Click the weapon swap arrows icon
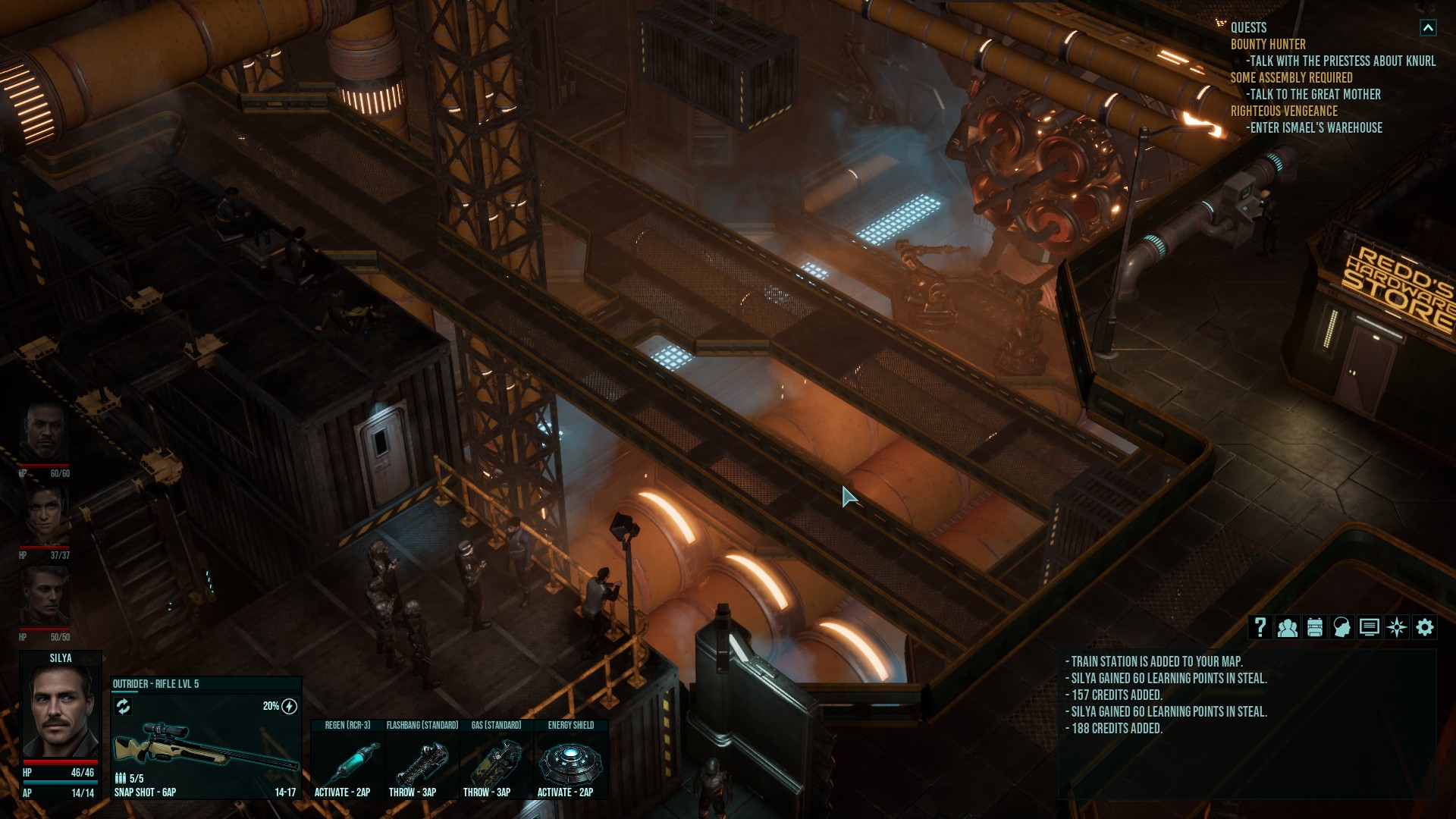Viewport: 1456px width, 819px height. [123, 707]
